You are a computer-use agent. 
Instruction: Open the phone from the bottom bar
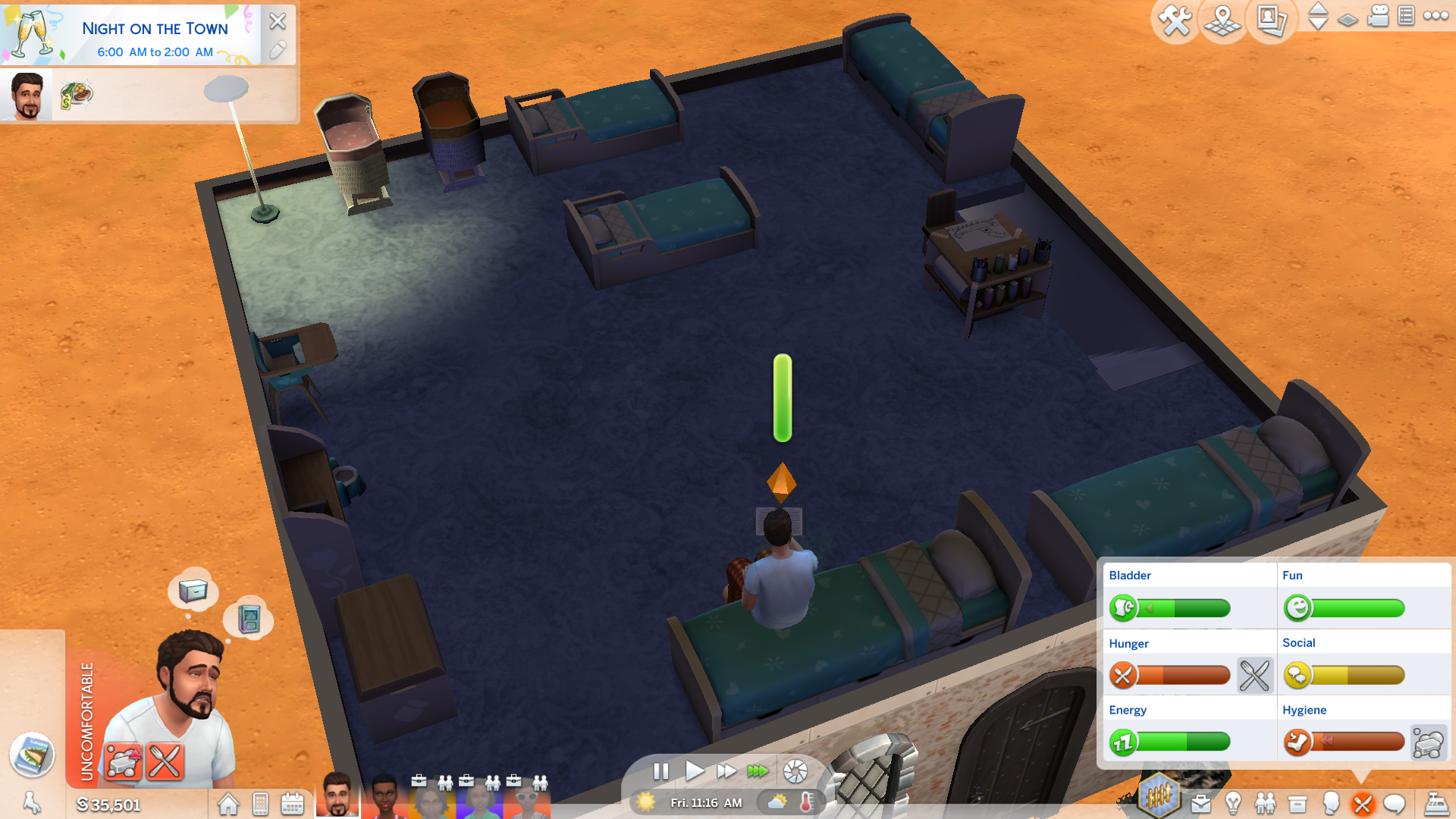point(260,804)
